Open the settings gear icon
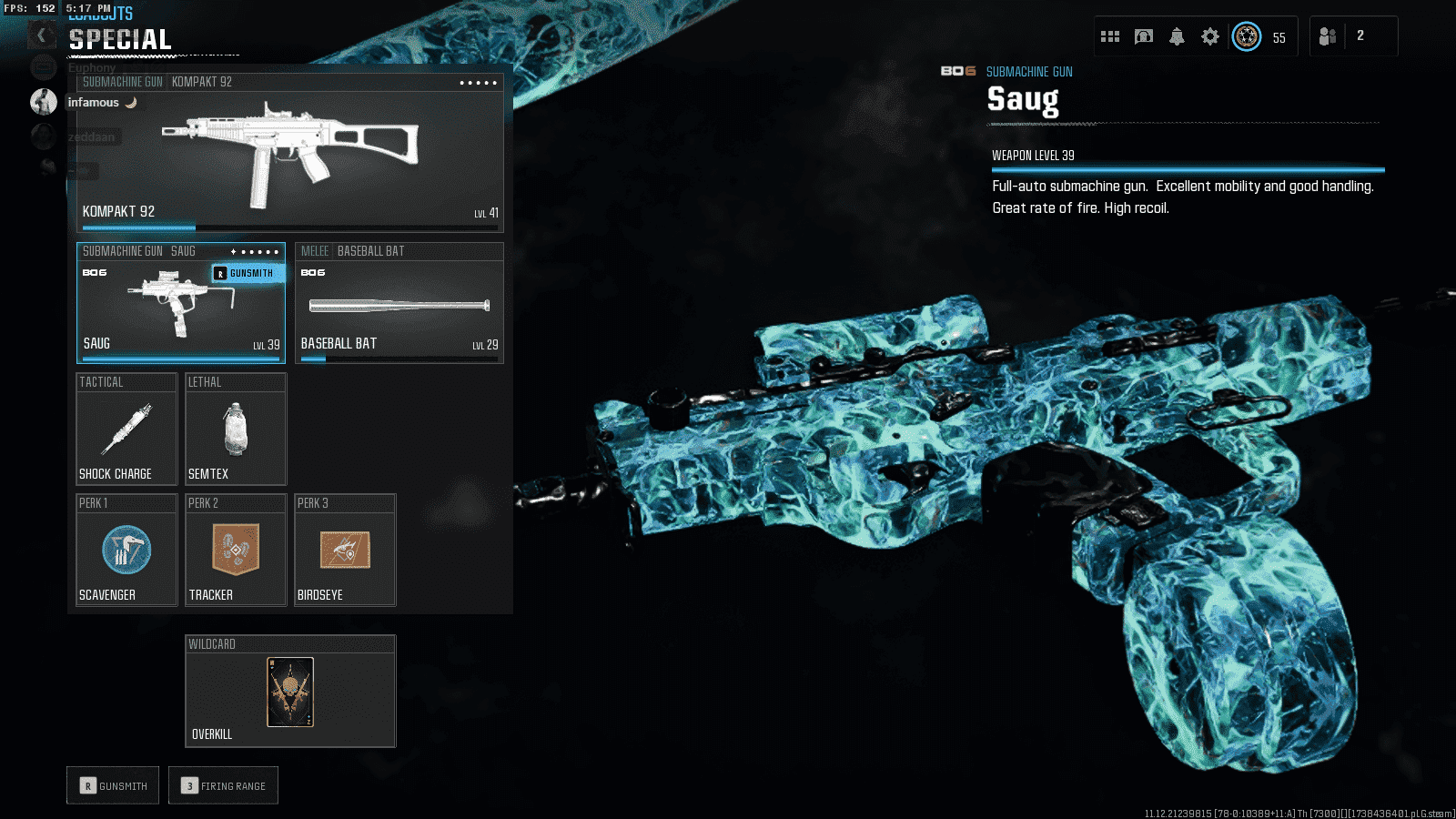 click(x=1209, y=36)
